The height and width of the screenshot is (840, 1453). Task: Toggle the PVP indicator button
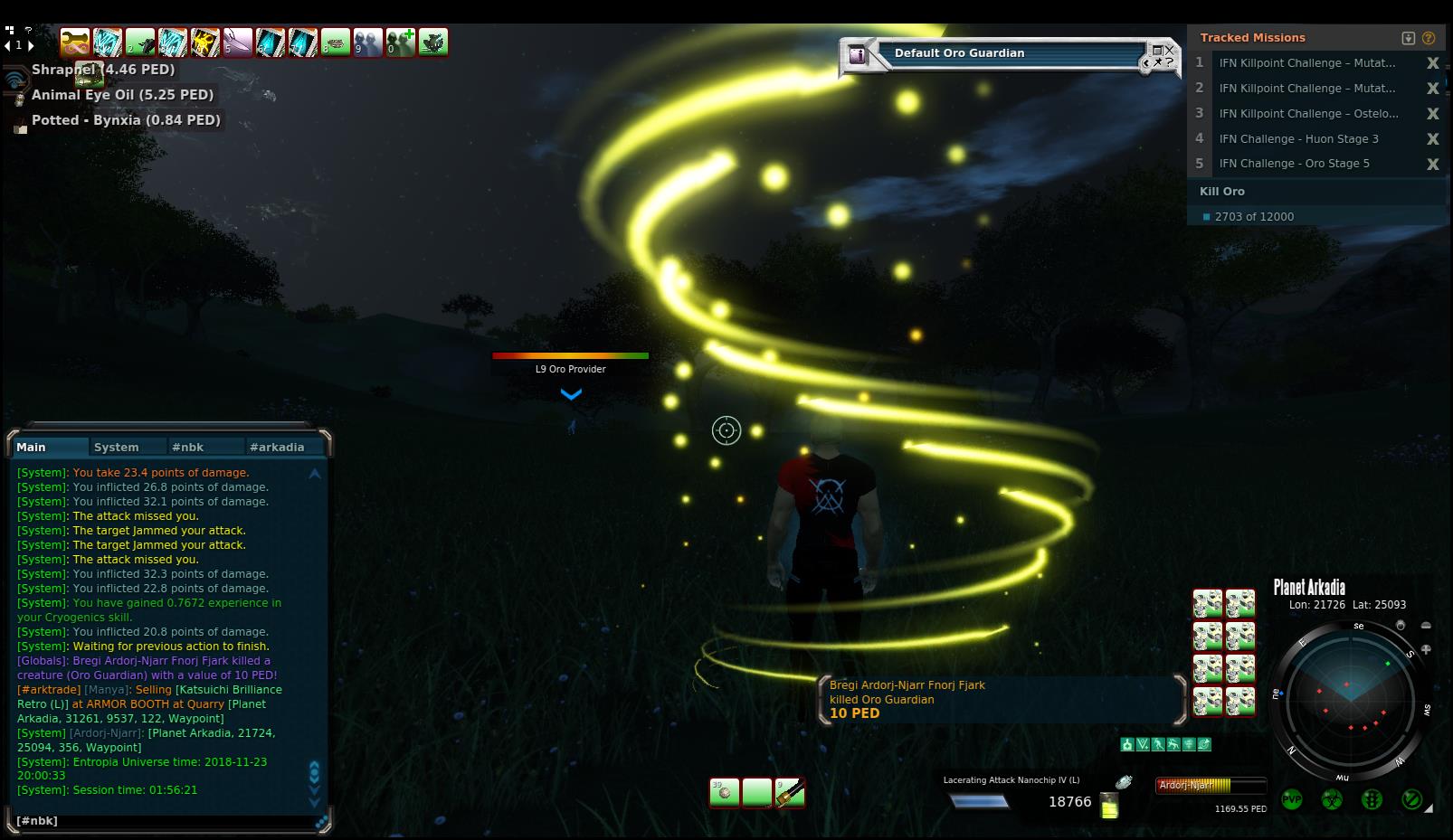tap(1291, 800)
